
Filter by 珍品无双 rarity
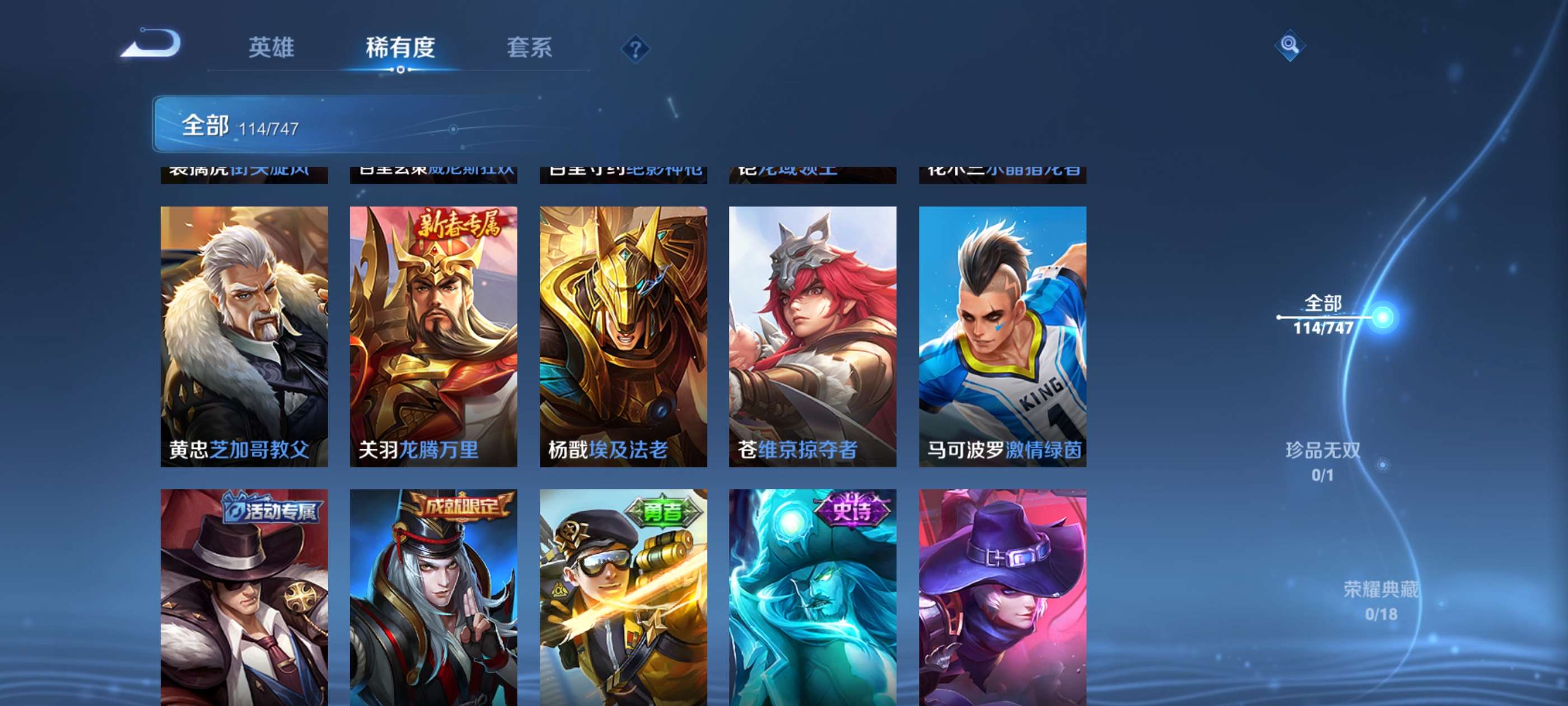pyautogui.click(x=1323, y=461)
